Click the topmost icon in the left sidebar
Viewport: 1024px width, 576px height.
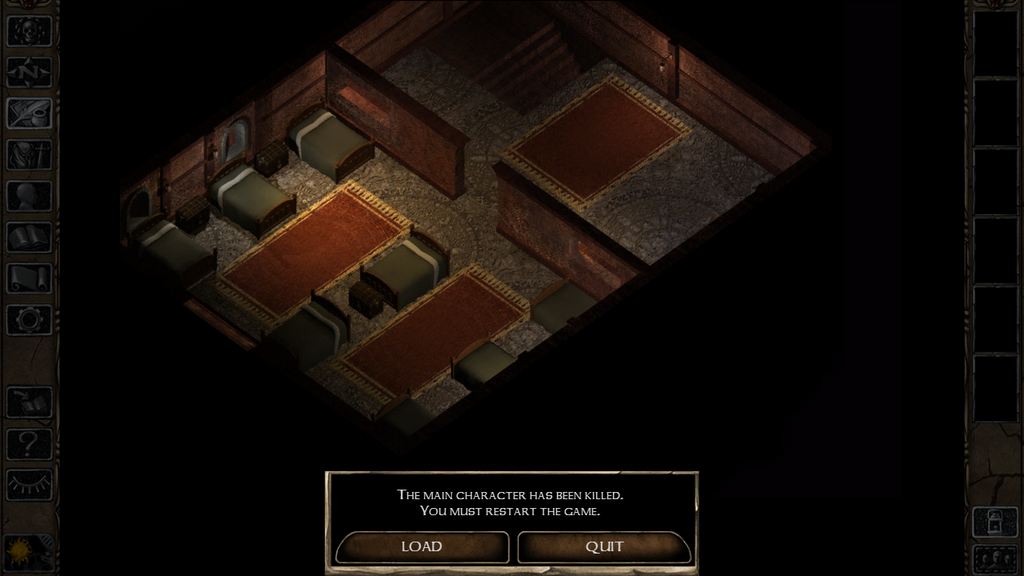pyautogui.click(x=29, y=30)
